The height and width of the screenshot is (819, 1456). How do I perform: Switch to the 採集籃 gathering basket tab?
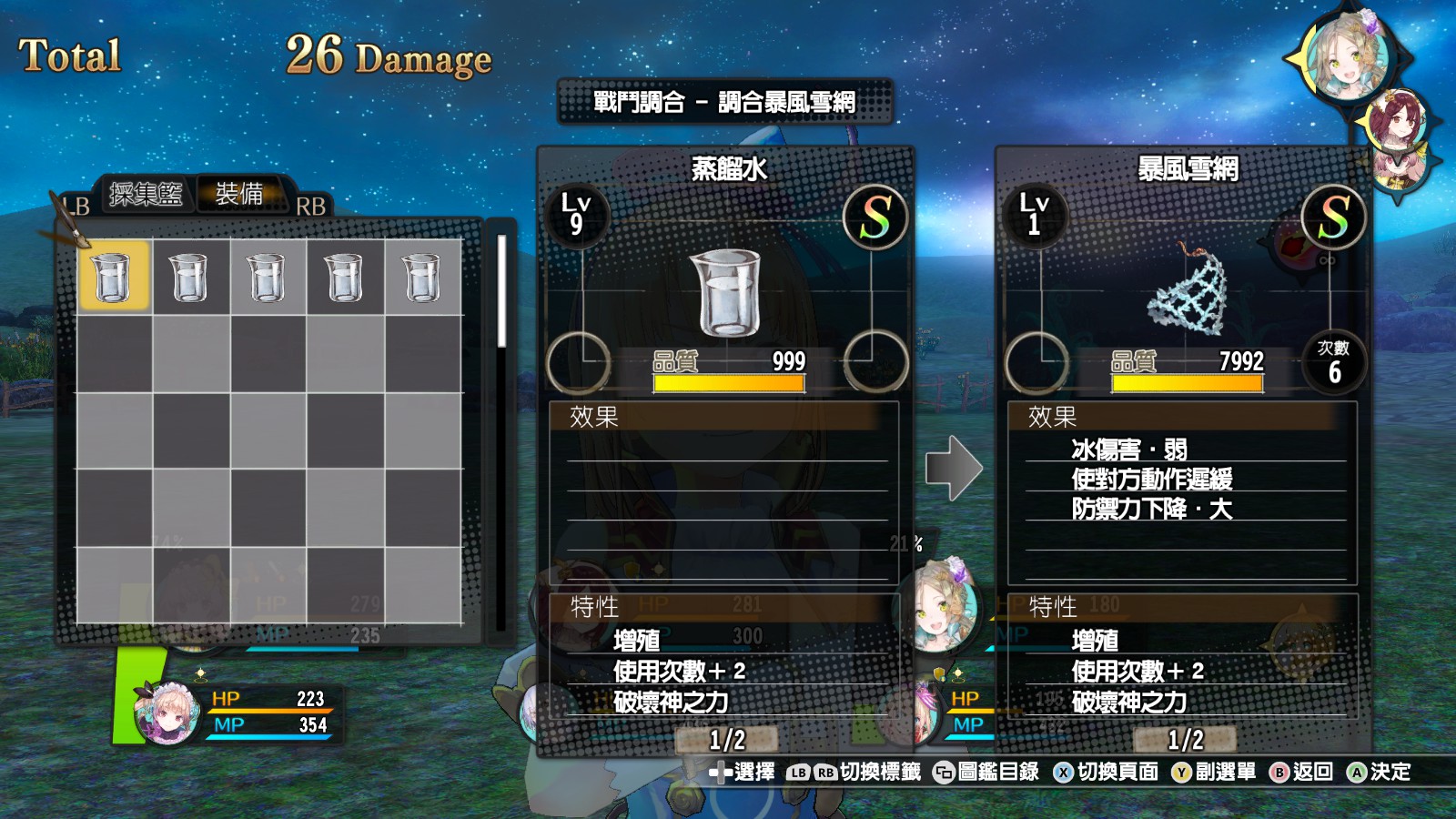click(146, 194)
